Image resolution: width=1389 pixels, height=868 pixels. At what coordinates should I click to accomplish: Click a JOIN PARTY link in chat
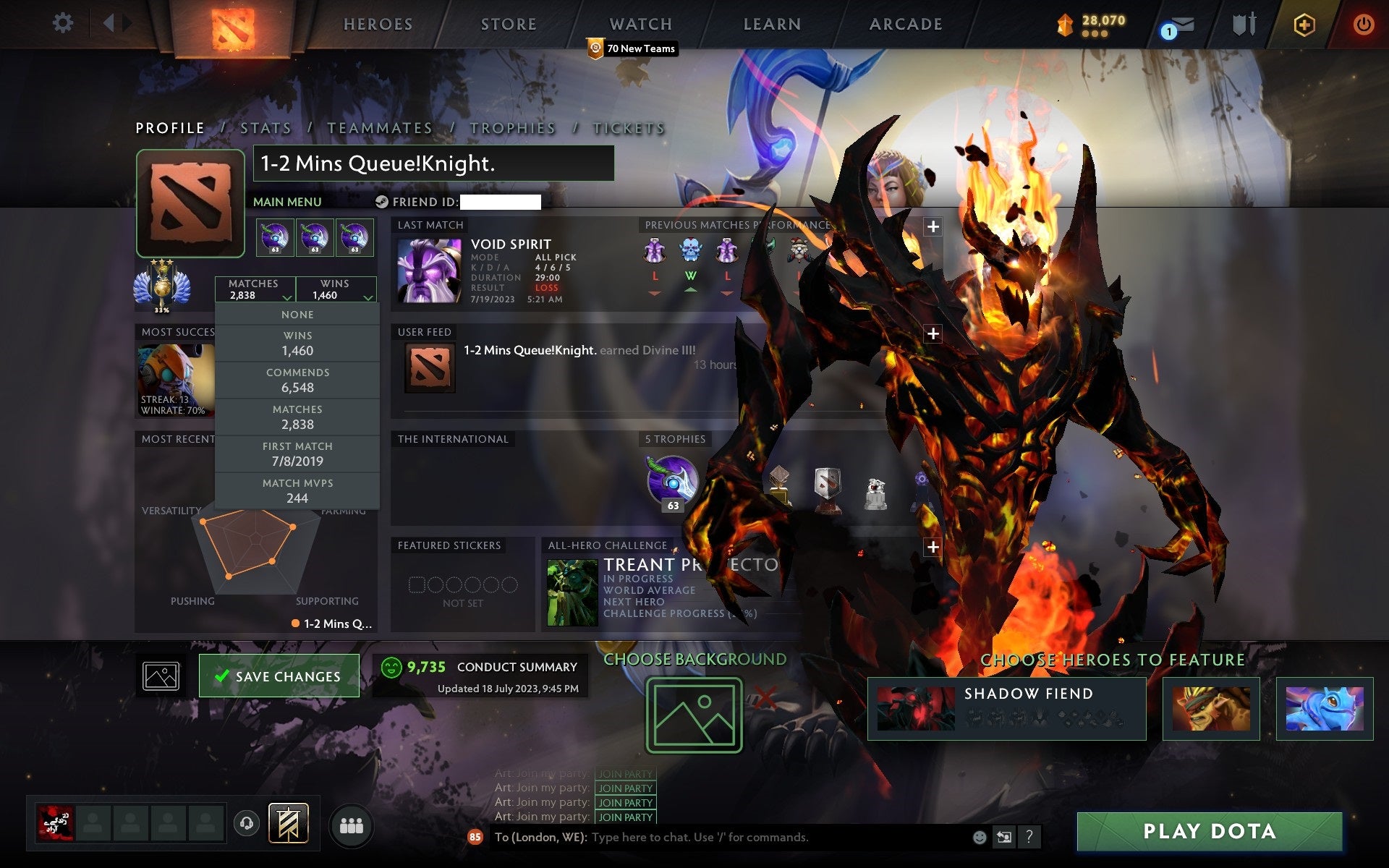coord(625,803)
